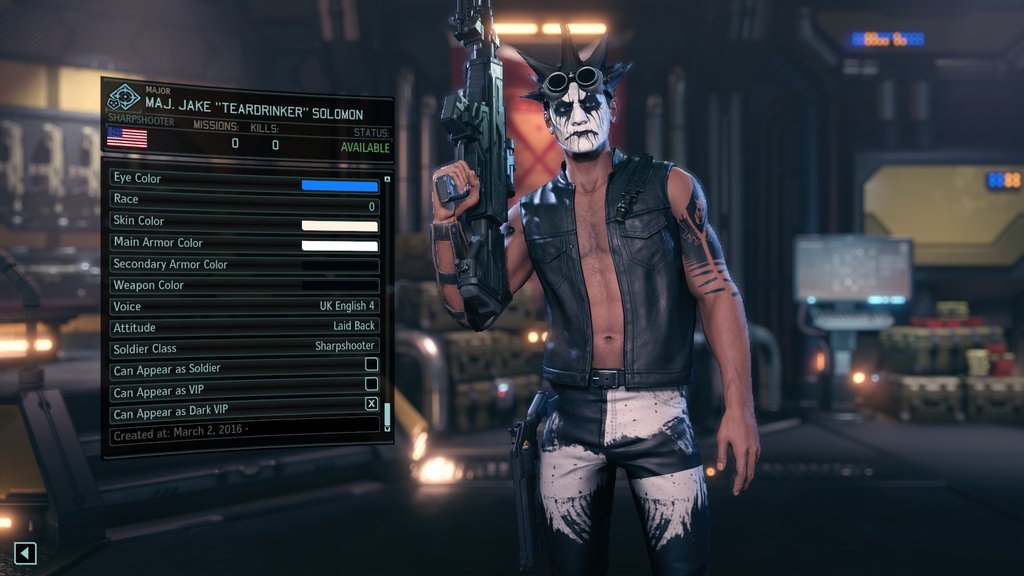Image resolution: width=1024 pixels, height=576 pixels.
Task: Pick a new Skin Color
Action: [x=340, y=225]
